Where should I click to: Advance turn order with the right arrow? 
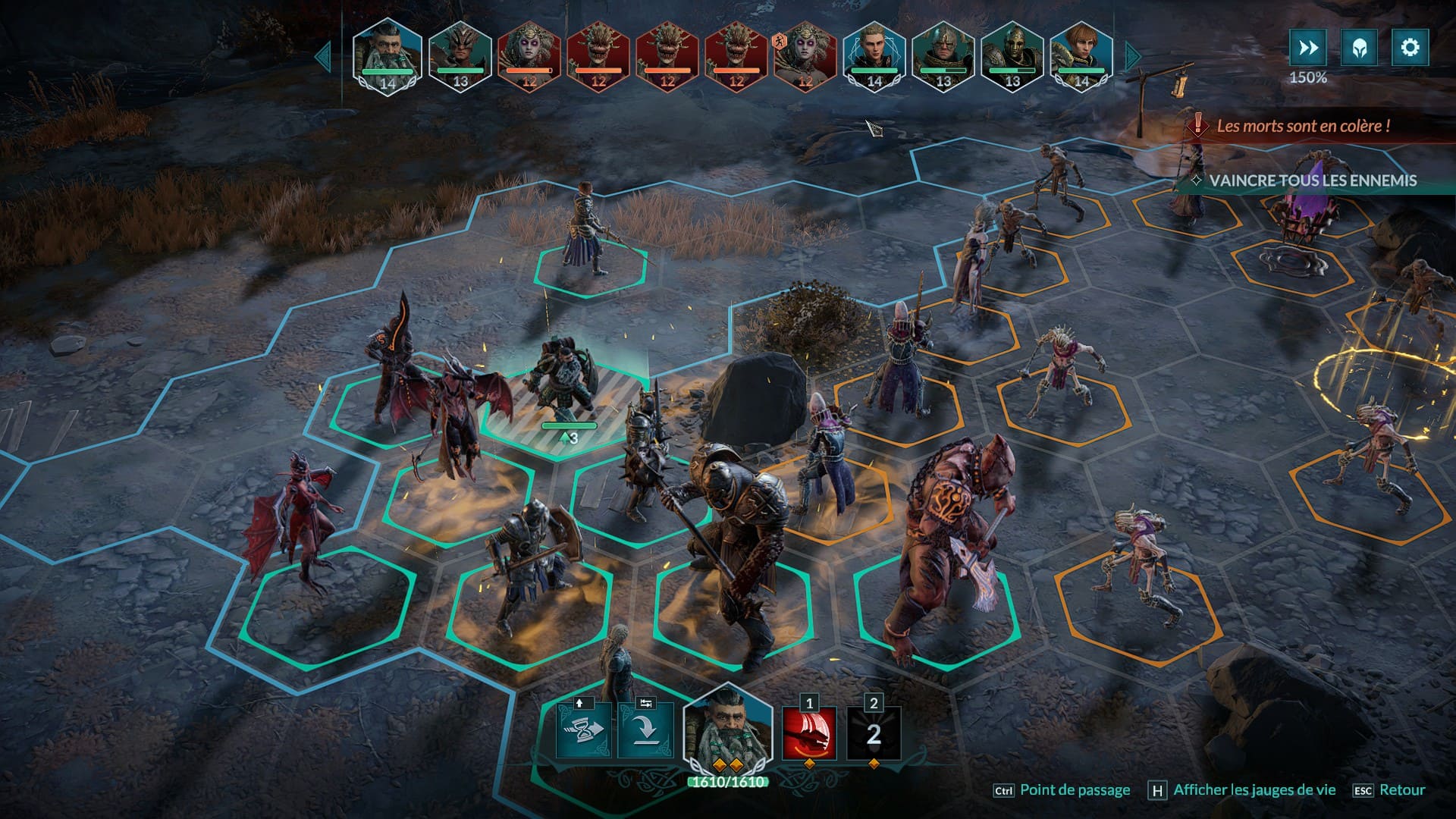click(1133, 56)
